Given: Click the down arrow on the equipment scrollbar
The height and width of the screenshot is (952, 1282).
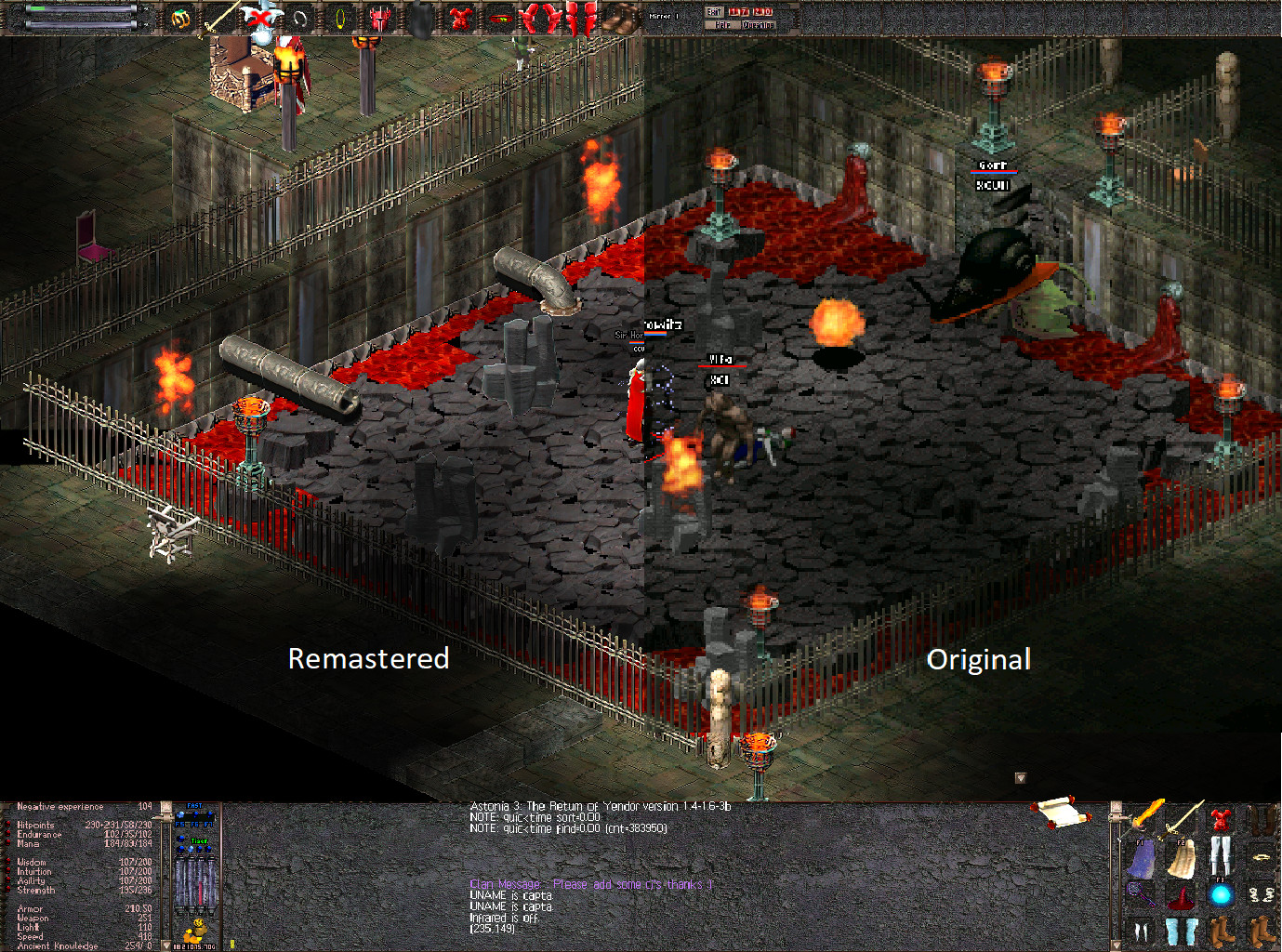Looking at the screenshot, I should [1116, 945].
